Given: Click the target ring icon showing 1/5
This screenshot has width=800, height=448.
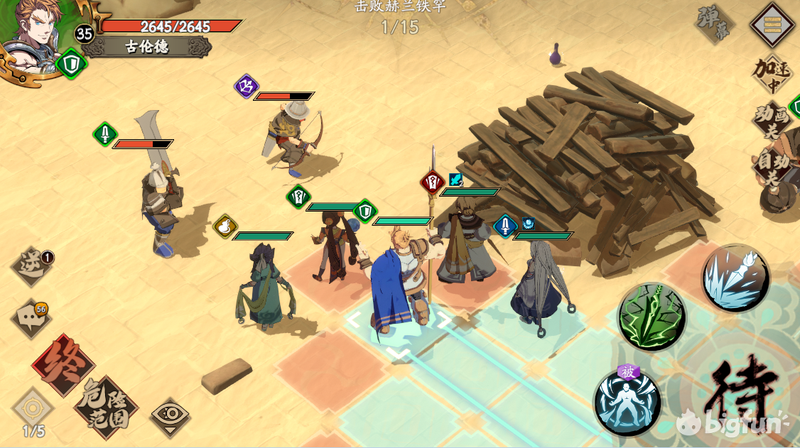Looking at the screenshot, I should [x=33, y=410].
